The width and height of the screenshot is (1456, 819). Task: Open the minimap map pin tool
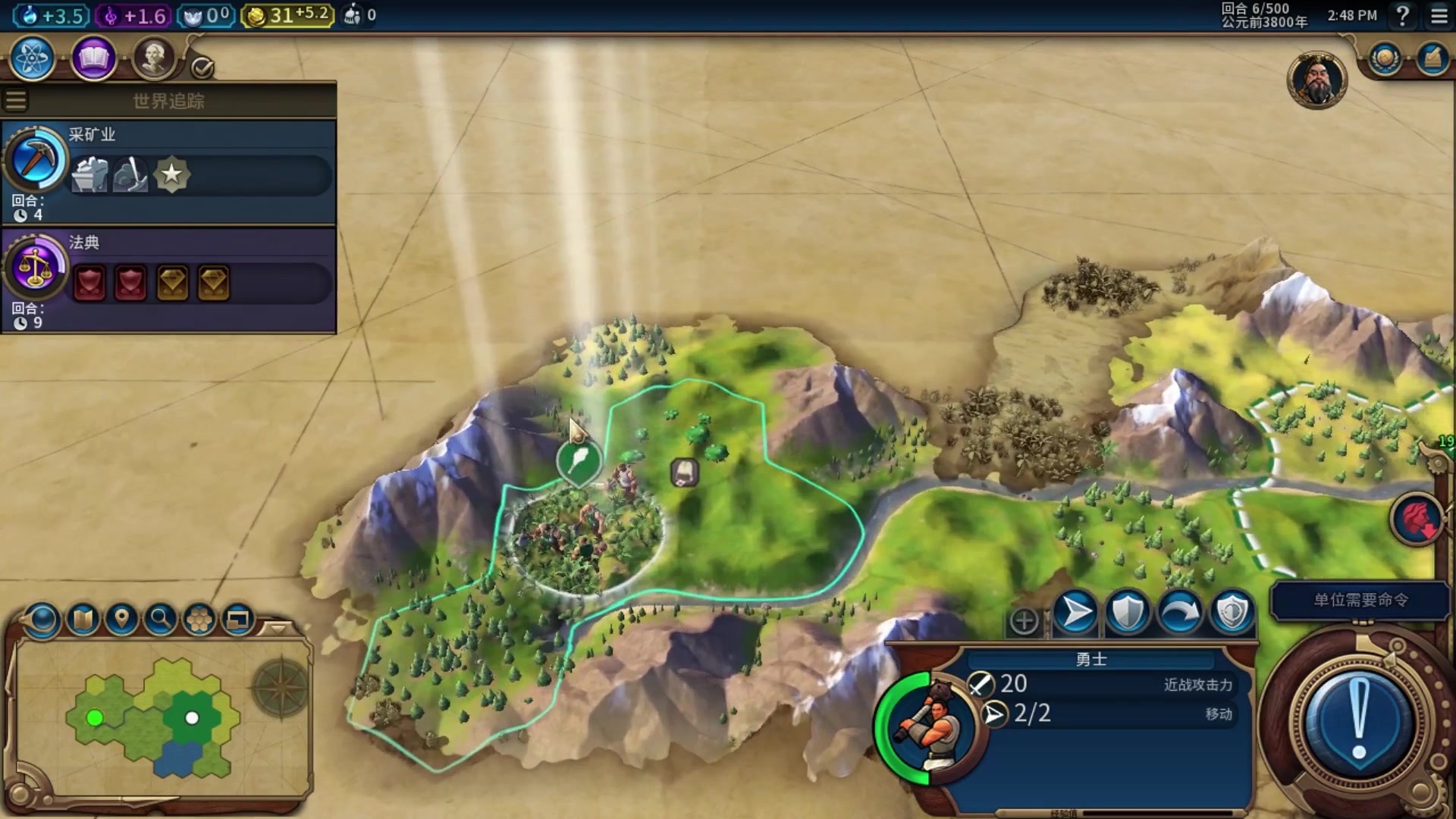pos(121,620)
